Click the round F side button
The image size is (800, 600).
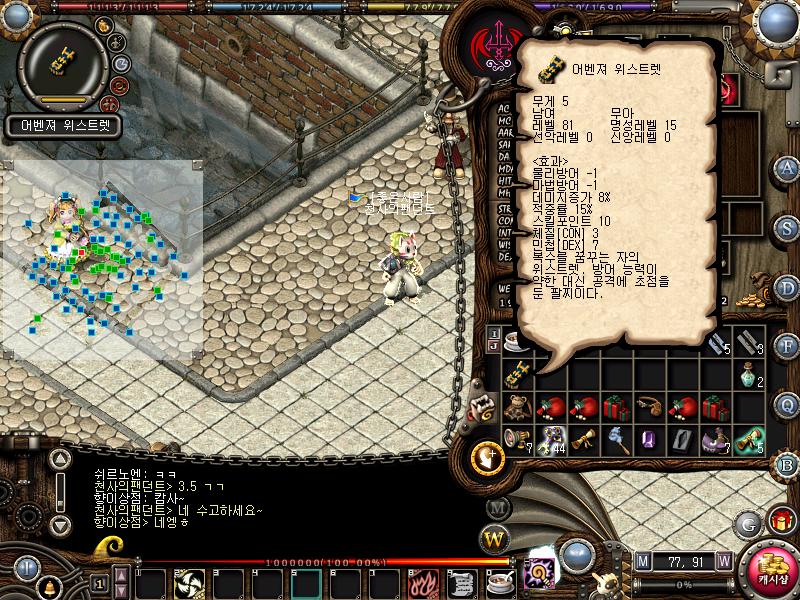pos(787,345)
